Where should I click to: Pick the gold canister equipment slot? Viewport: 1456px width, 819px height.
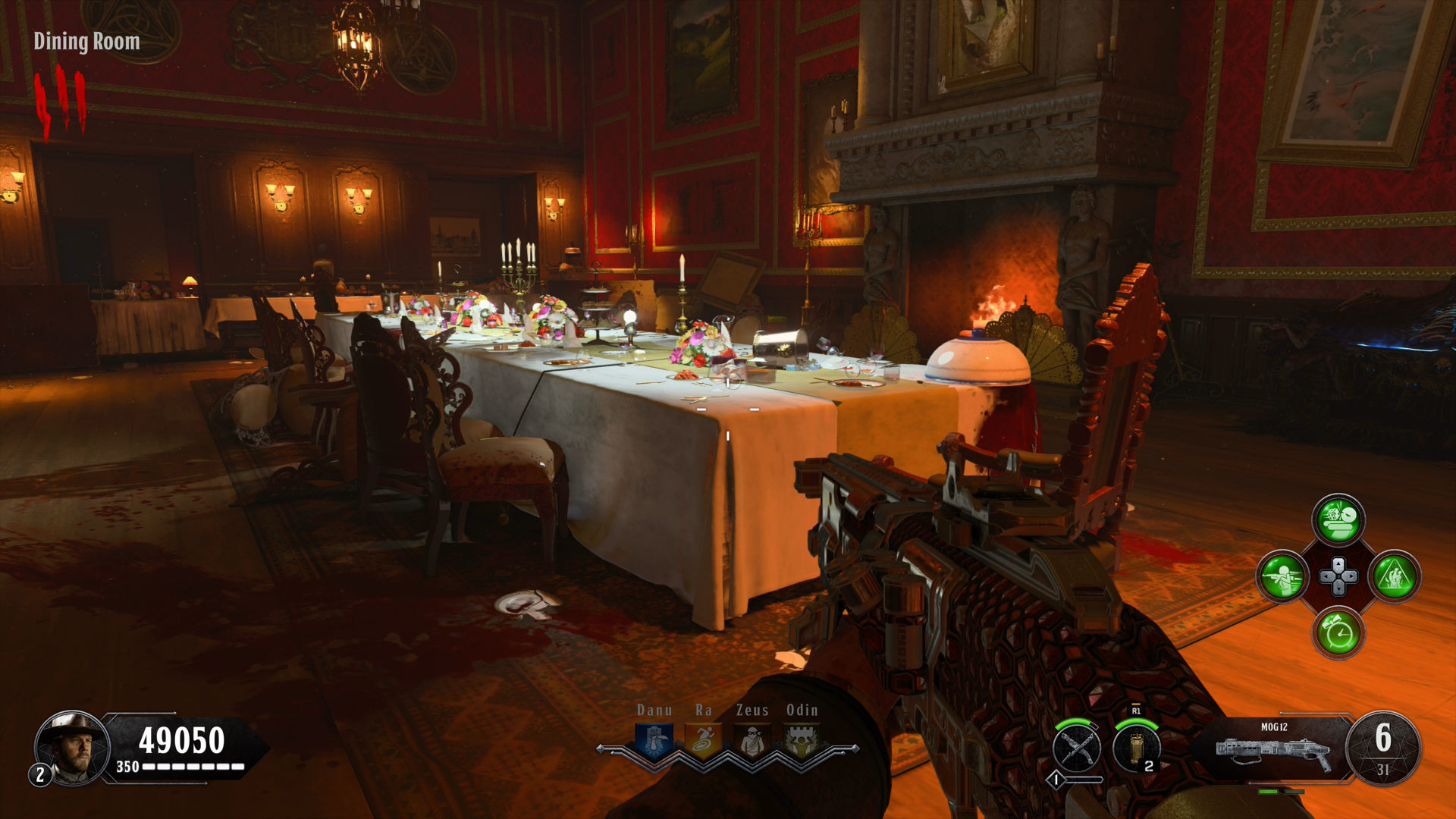1136,748
